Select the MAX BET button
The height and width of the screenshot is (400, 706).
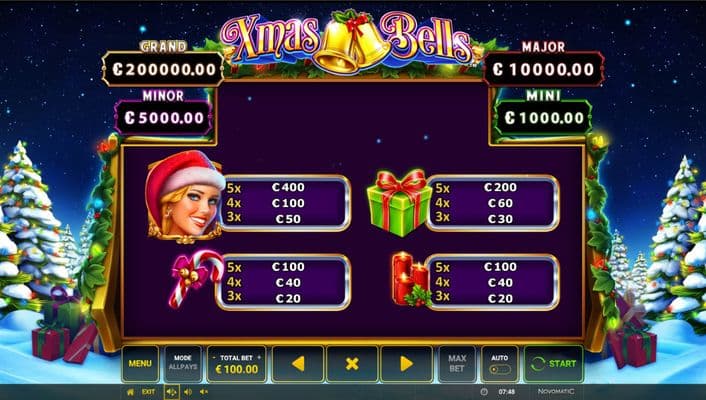456,363
